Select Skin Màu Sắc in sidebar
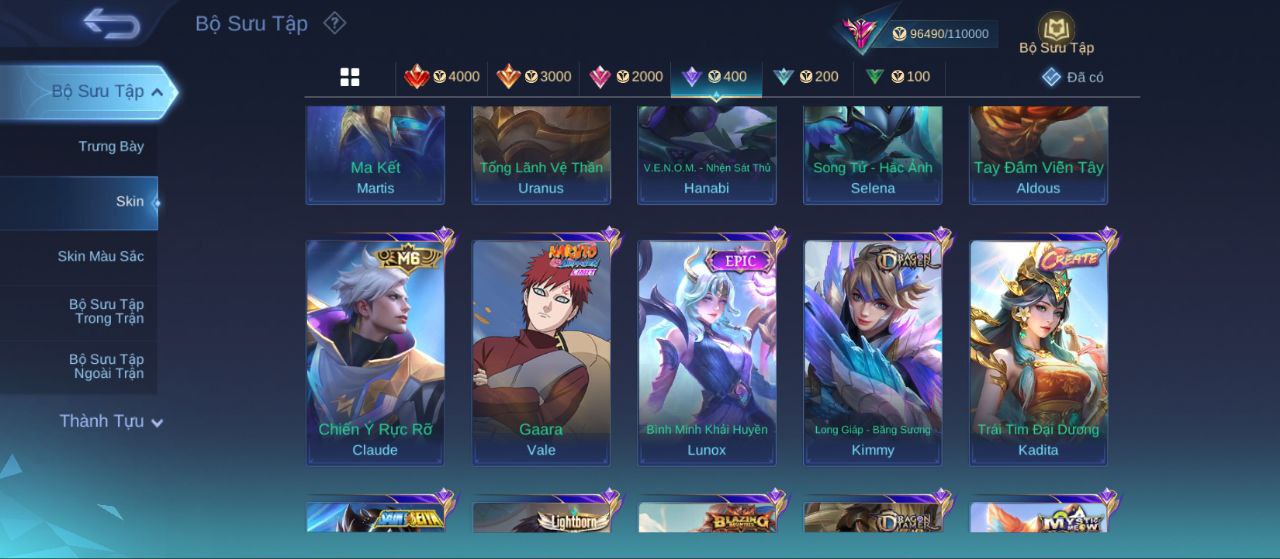Screen dimensions: 1280x559 coord(100,257)
